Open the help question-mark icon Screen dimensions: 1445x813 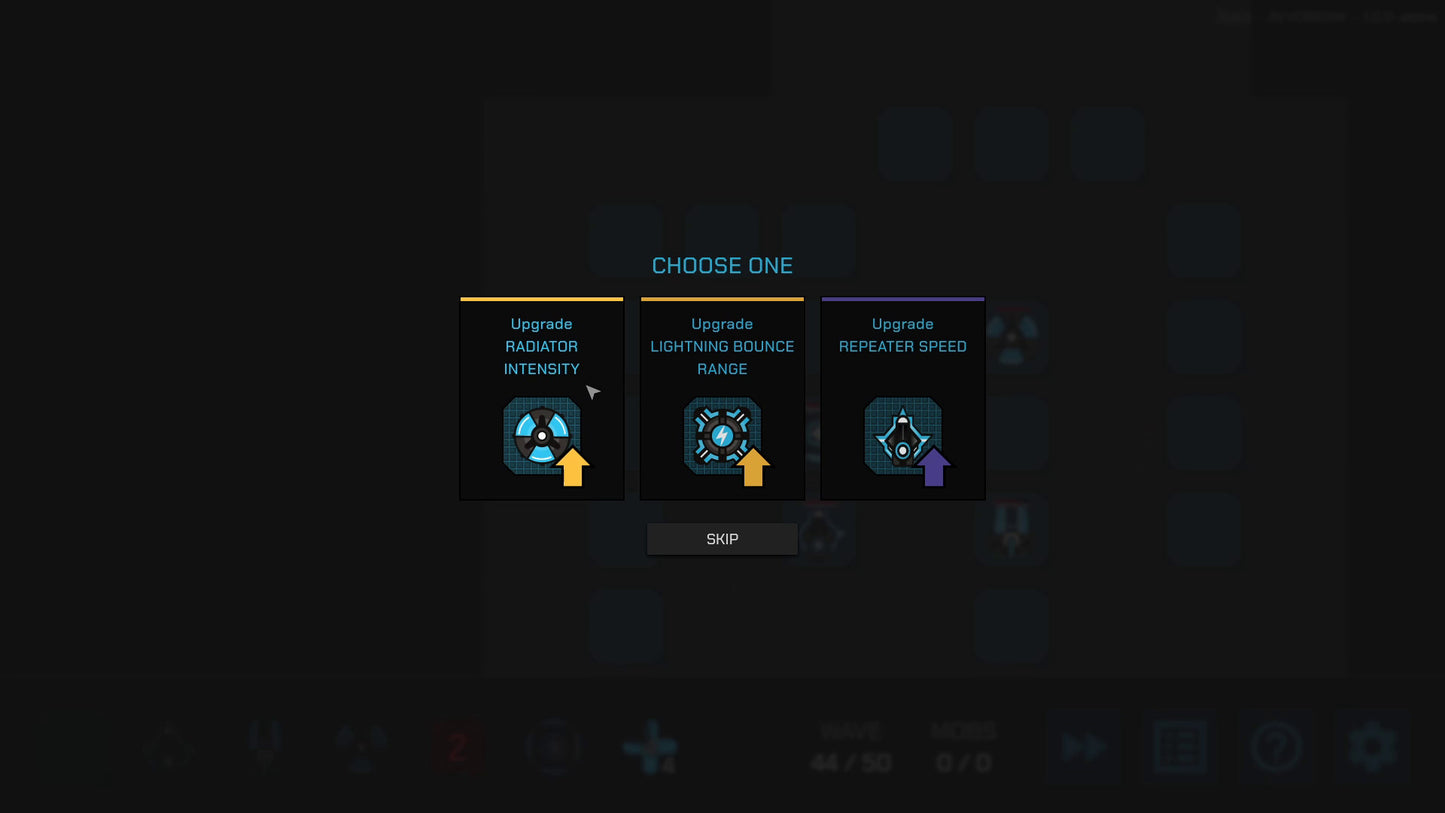[x=1277, y=747]
